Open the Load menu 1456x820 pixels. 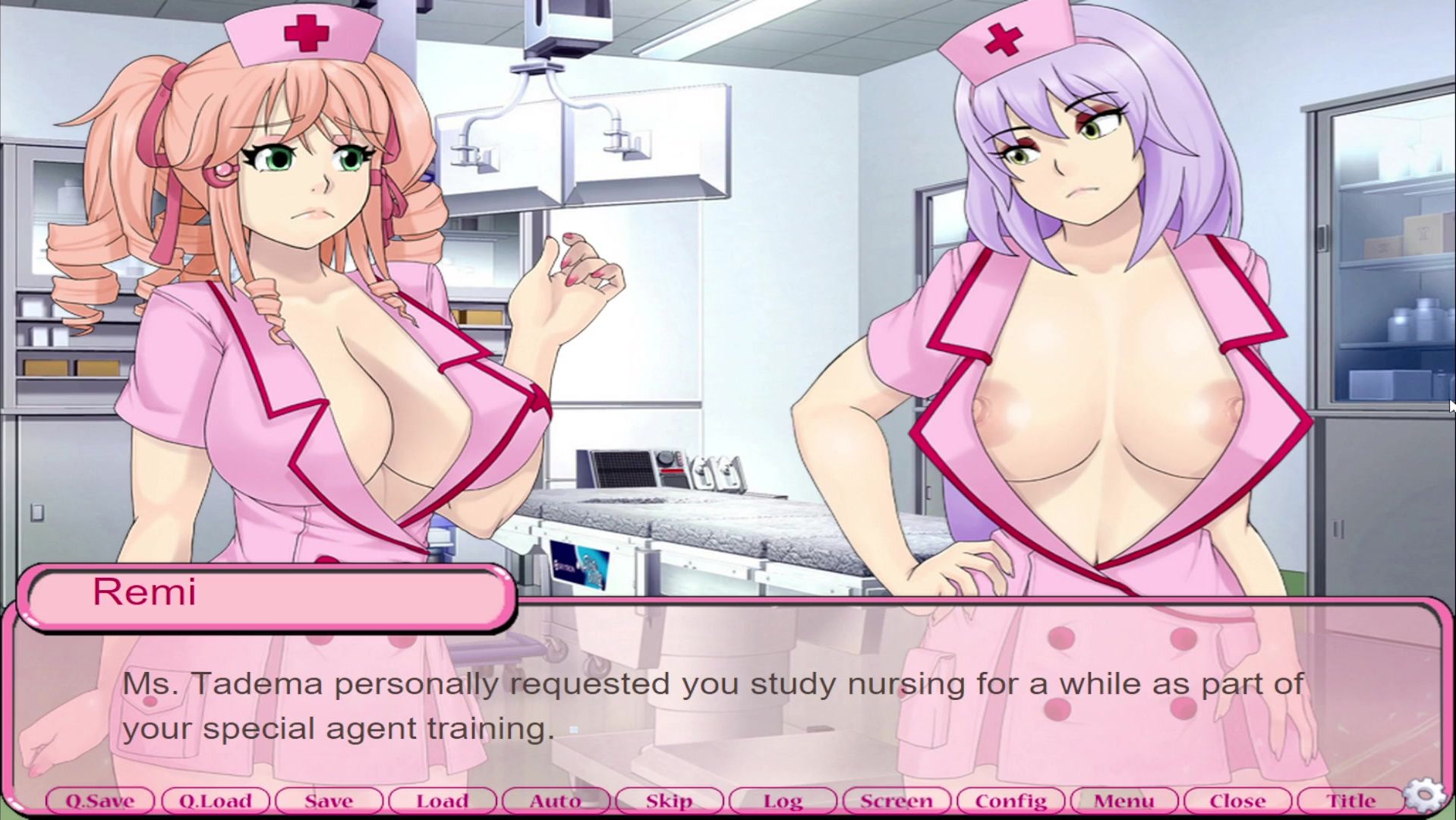click(442, 801)
